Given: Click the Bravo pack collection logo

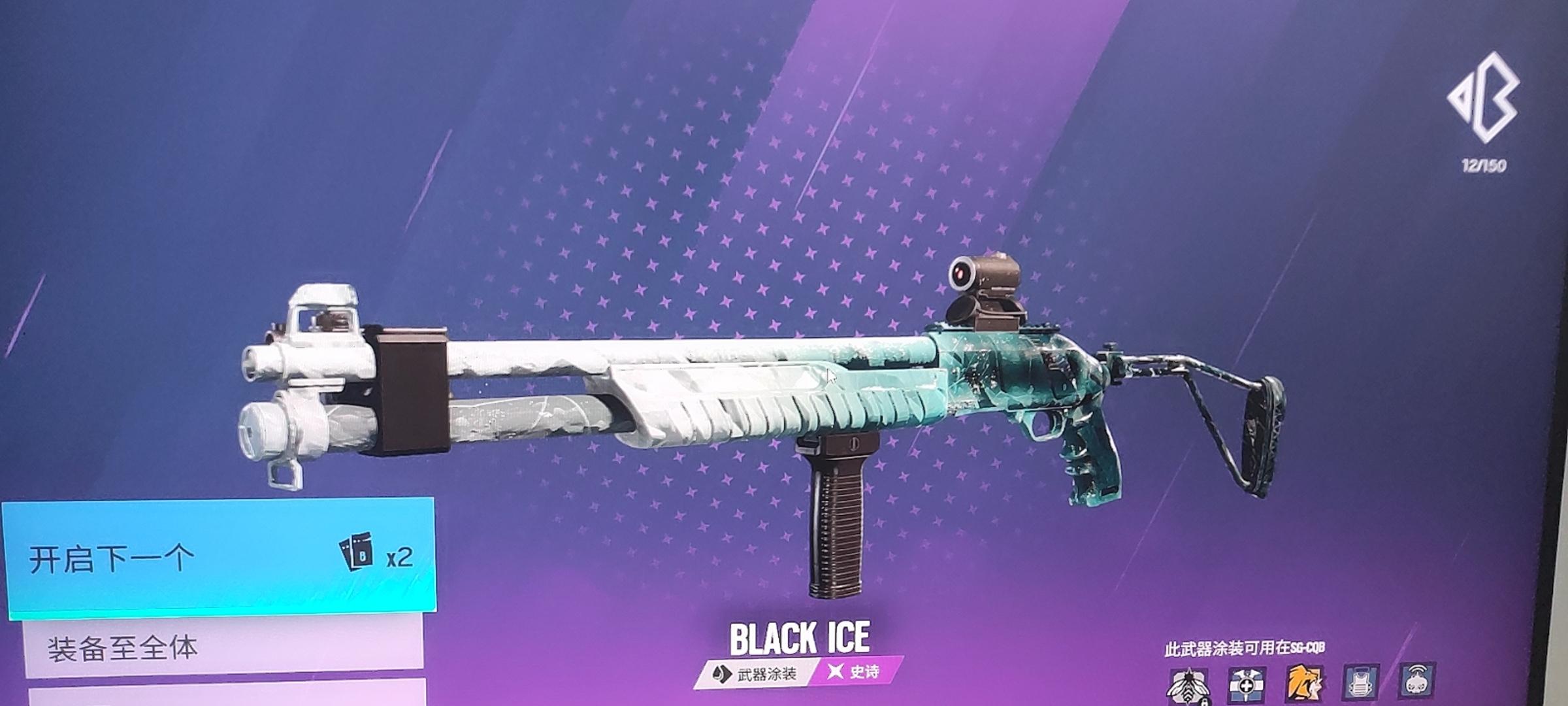Looking at the screenshot, I should point(1484,98).
